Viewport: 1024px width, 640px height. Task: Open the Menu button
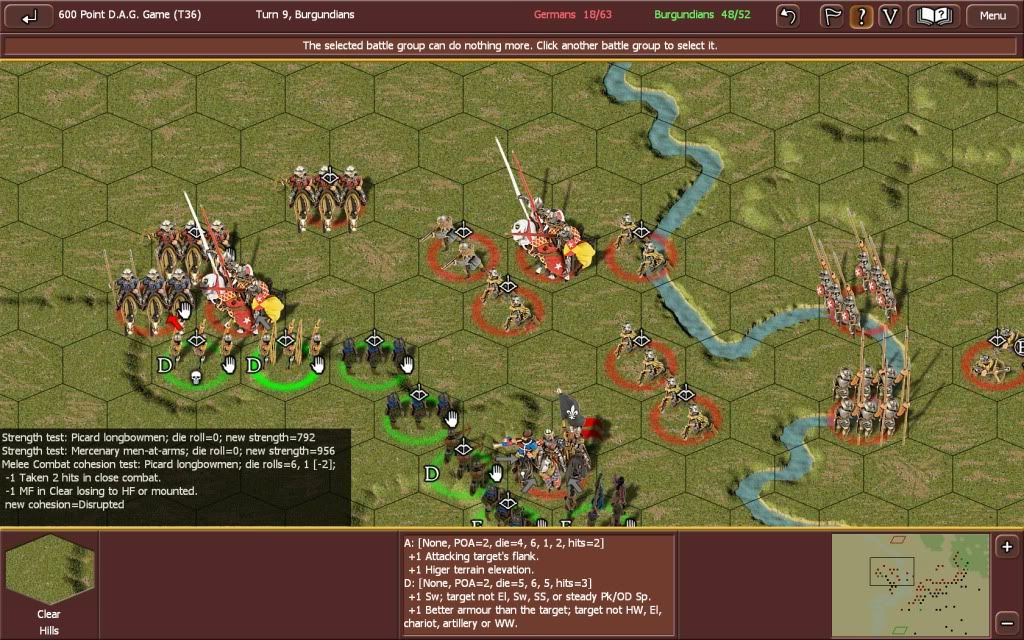(992, 16)
